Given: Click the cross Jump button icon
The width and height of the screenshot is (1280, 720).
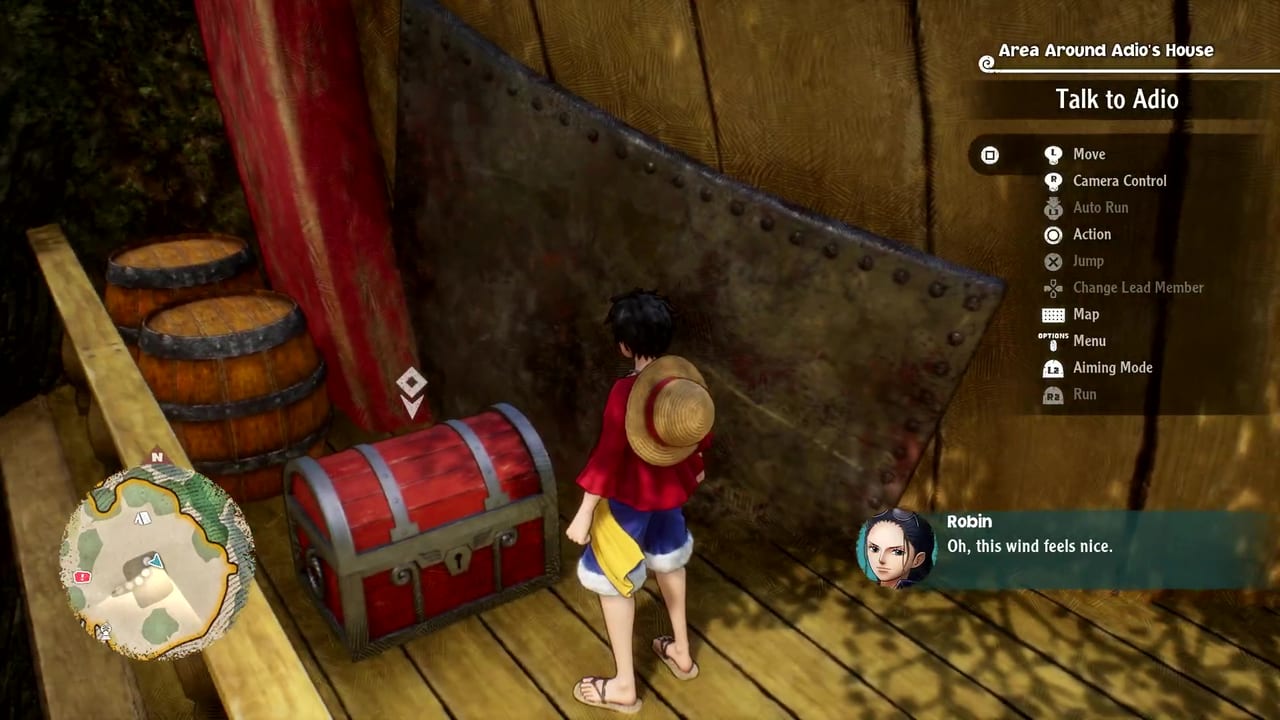Looking at the screenshot, I should point(1053,261).
